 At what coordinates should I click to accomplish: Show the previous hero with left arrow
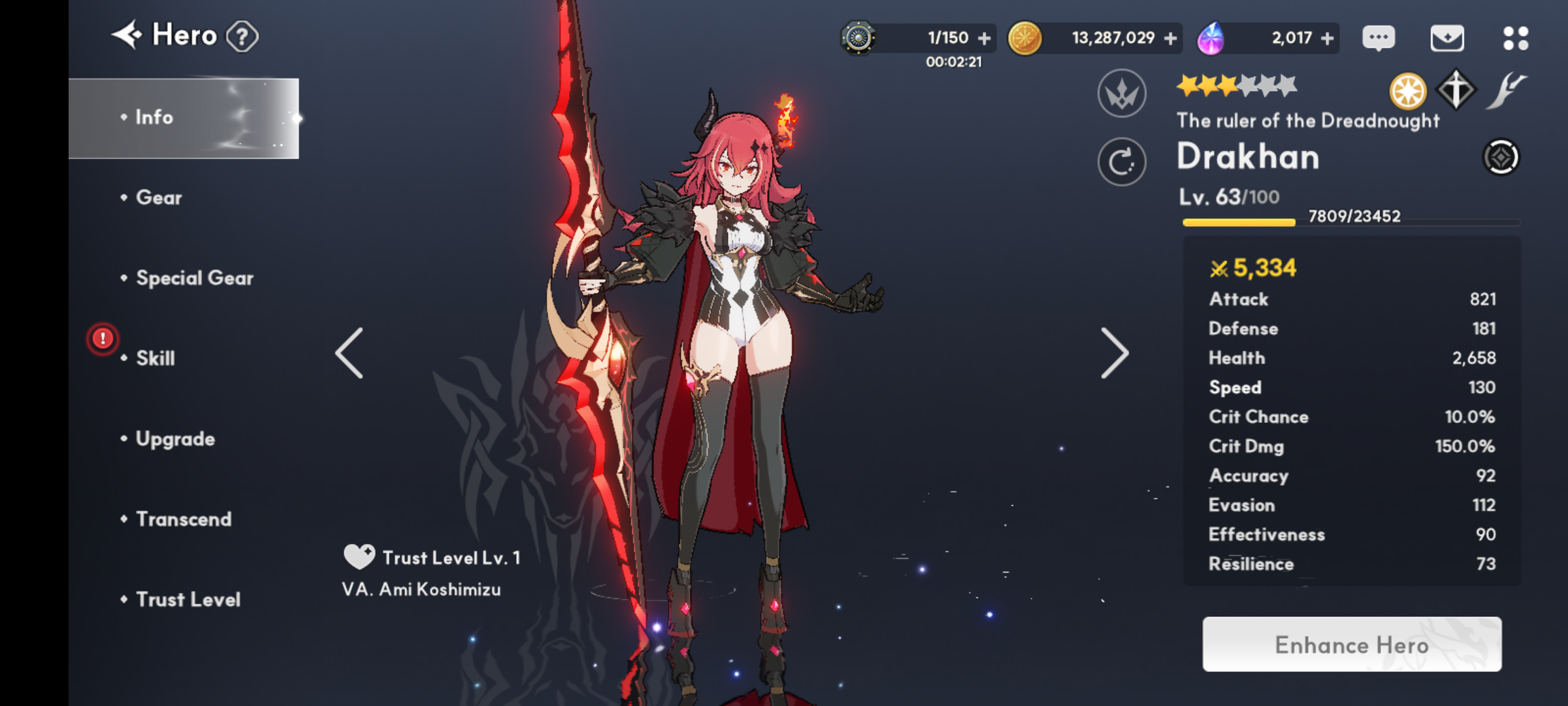coord(350,354)
